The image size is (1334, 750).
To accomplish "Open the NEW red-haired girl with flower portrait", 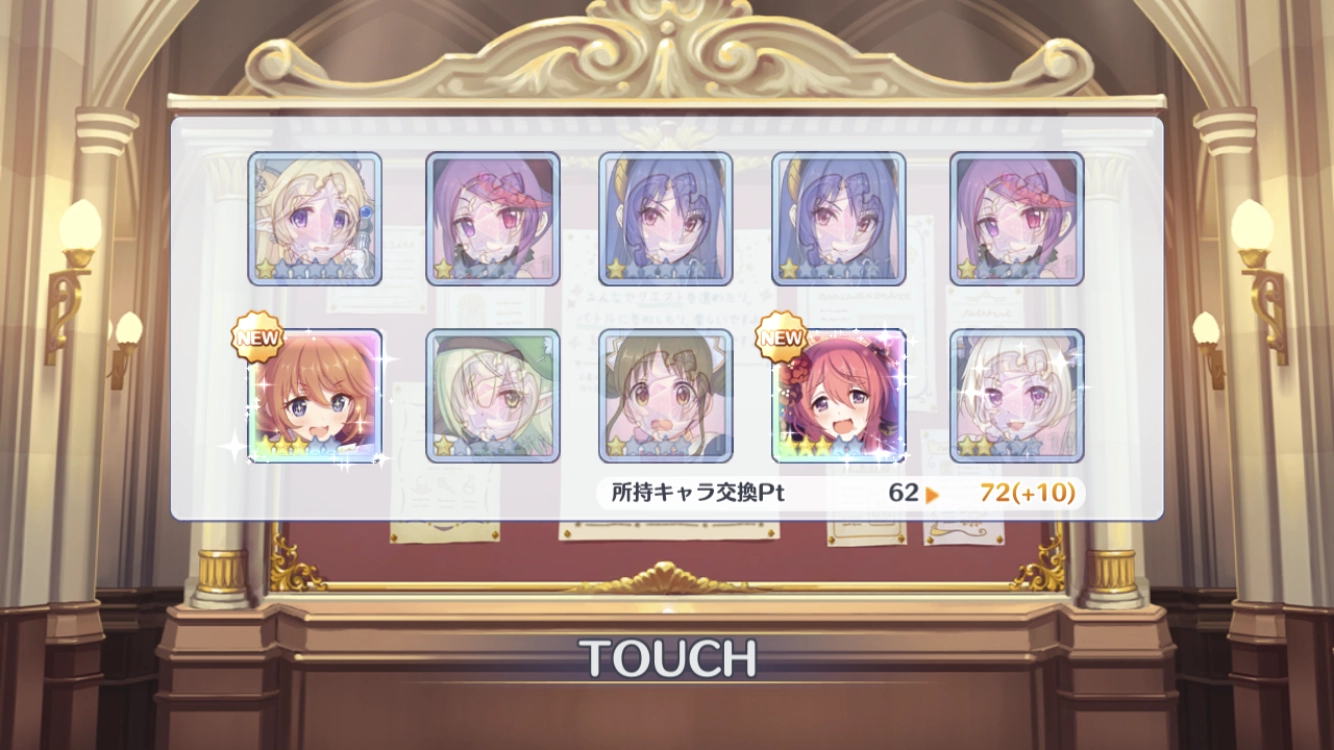I will pyautogui.click(x=839, y=396).
